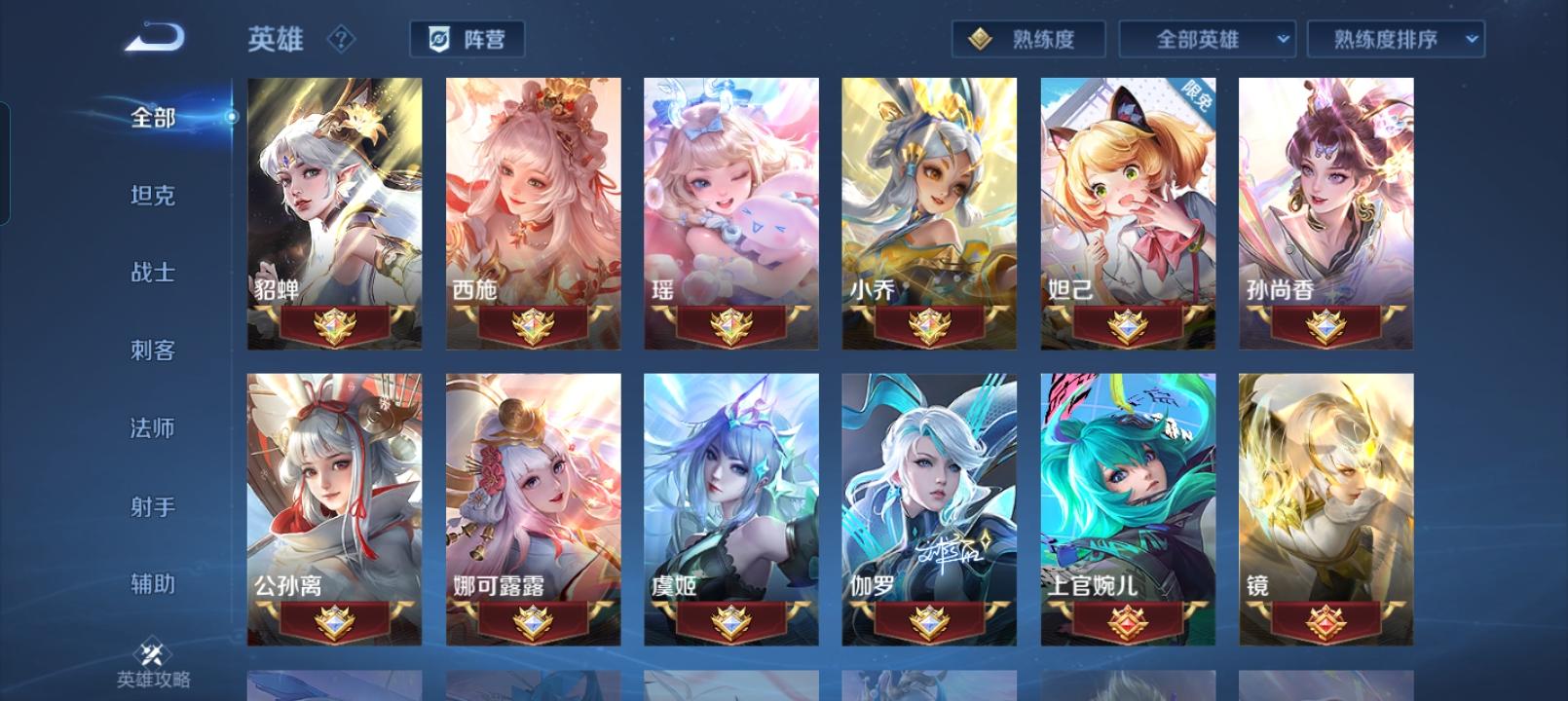Image resolution: width=1568 pixels, height=701 pixels.
Task: Open the 全部英雄 filter dropdown
Action: 1207,40
